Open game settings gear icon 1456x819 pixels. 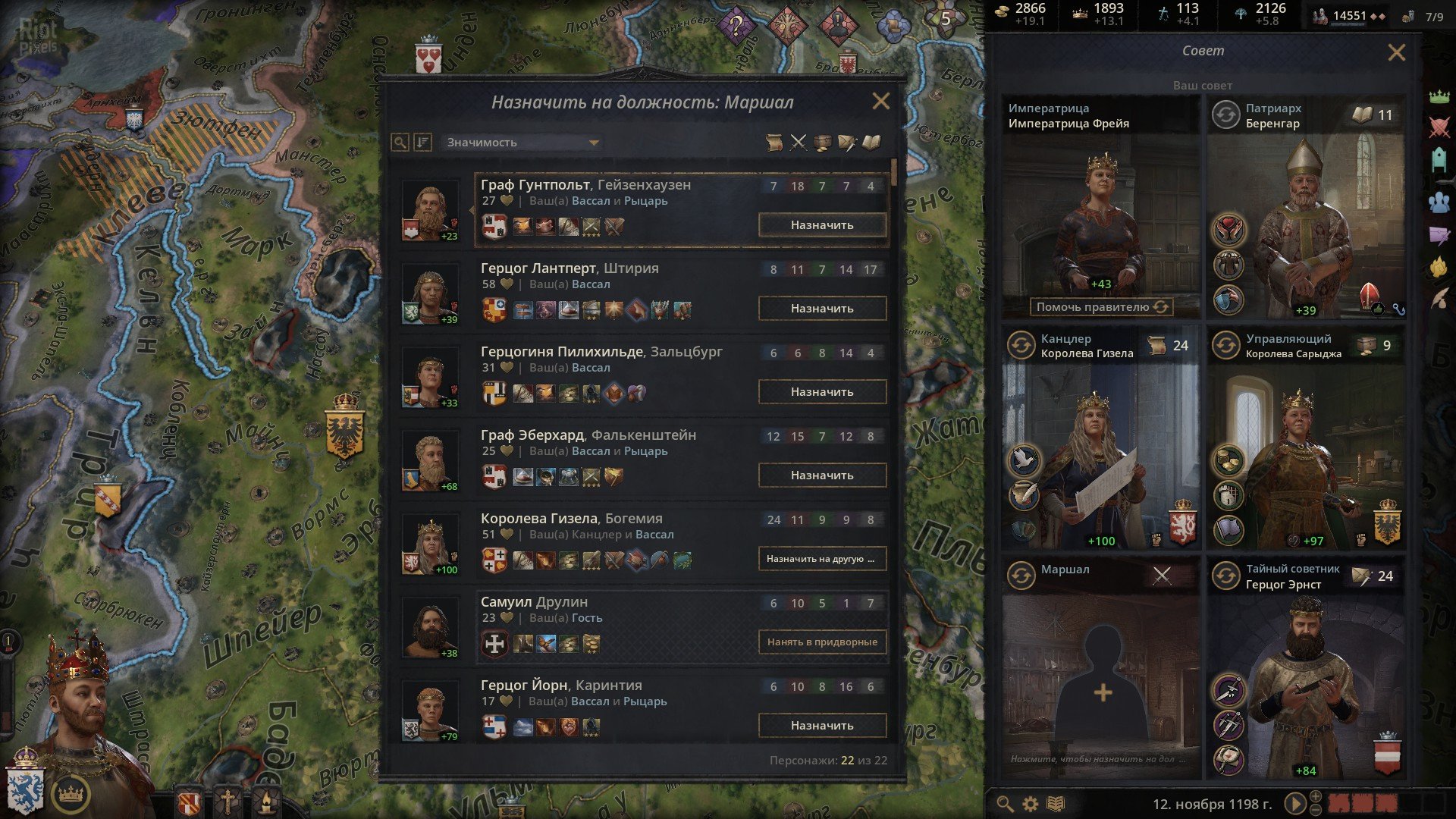coord(1030,804)
